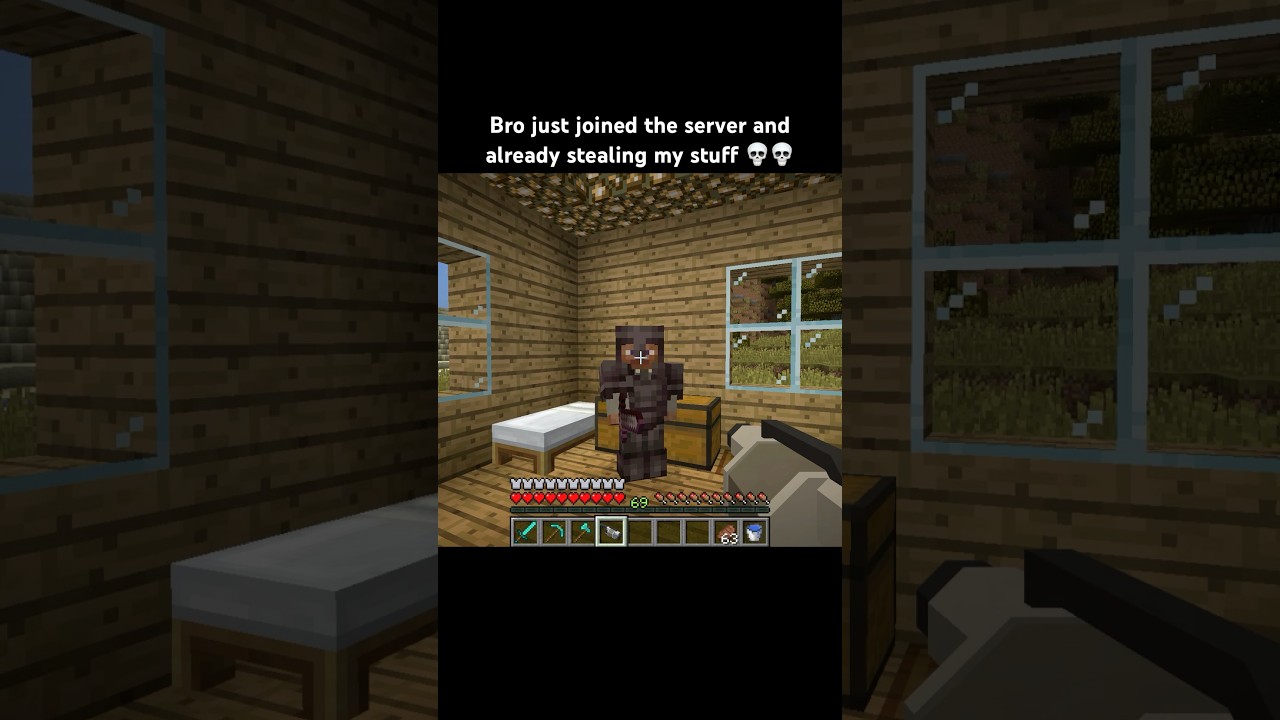Click the wooden chest beside the player
Image resolution: width=1280 pixels, height=720 pixels.
pos(690,435)
